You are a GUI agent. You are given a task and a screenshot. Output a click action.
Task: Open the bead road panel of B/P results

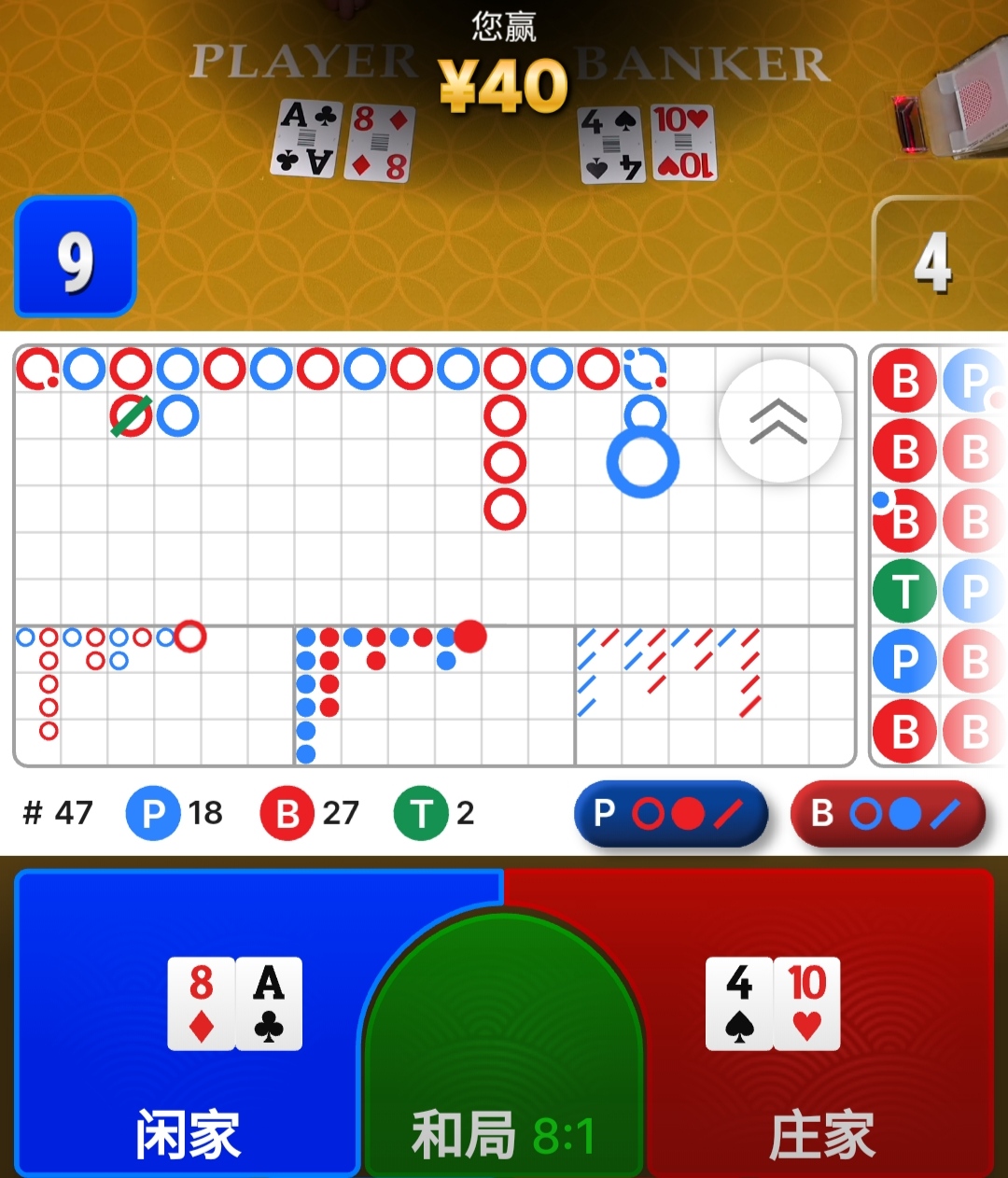coord(938,555)
